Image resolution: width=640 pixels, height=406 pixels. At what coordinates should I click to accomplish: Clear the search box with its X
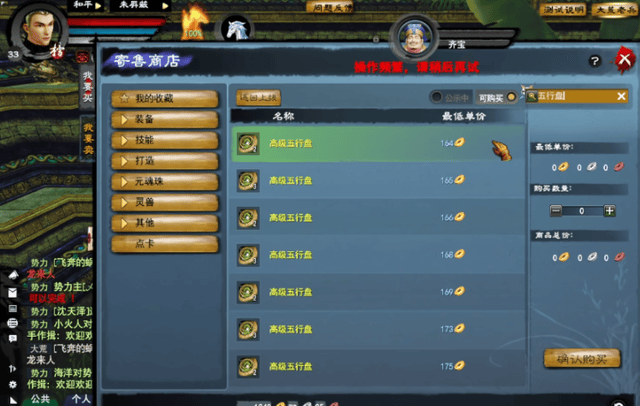(x=621, y=97)
